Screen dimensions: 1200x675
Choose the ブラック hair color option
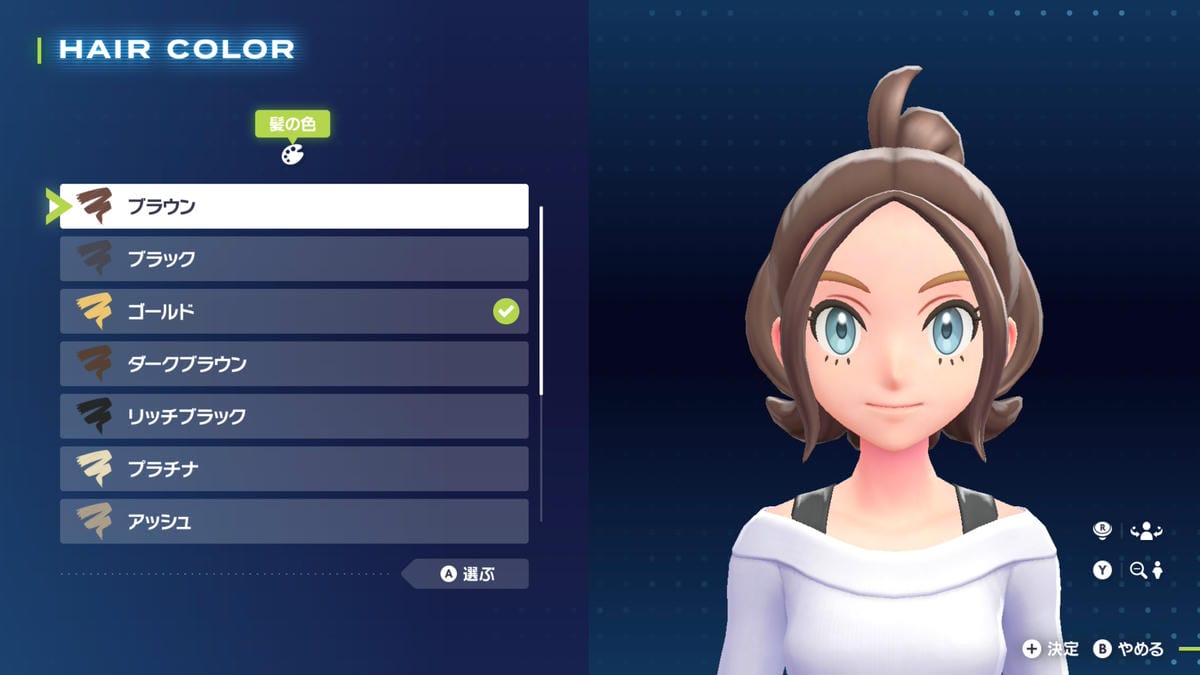(294, 259)
